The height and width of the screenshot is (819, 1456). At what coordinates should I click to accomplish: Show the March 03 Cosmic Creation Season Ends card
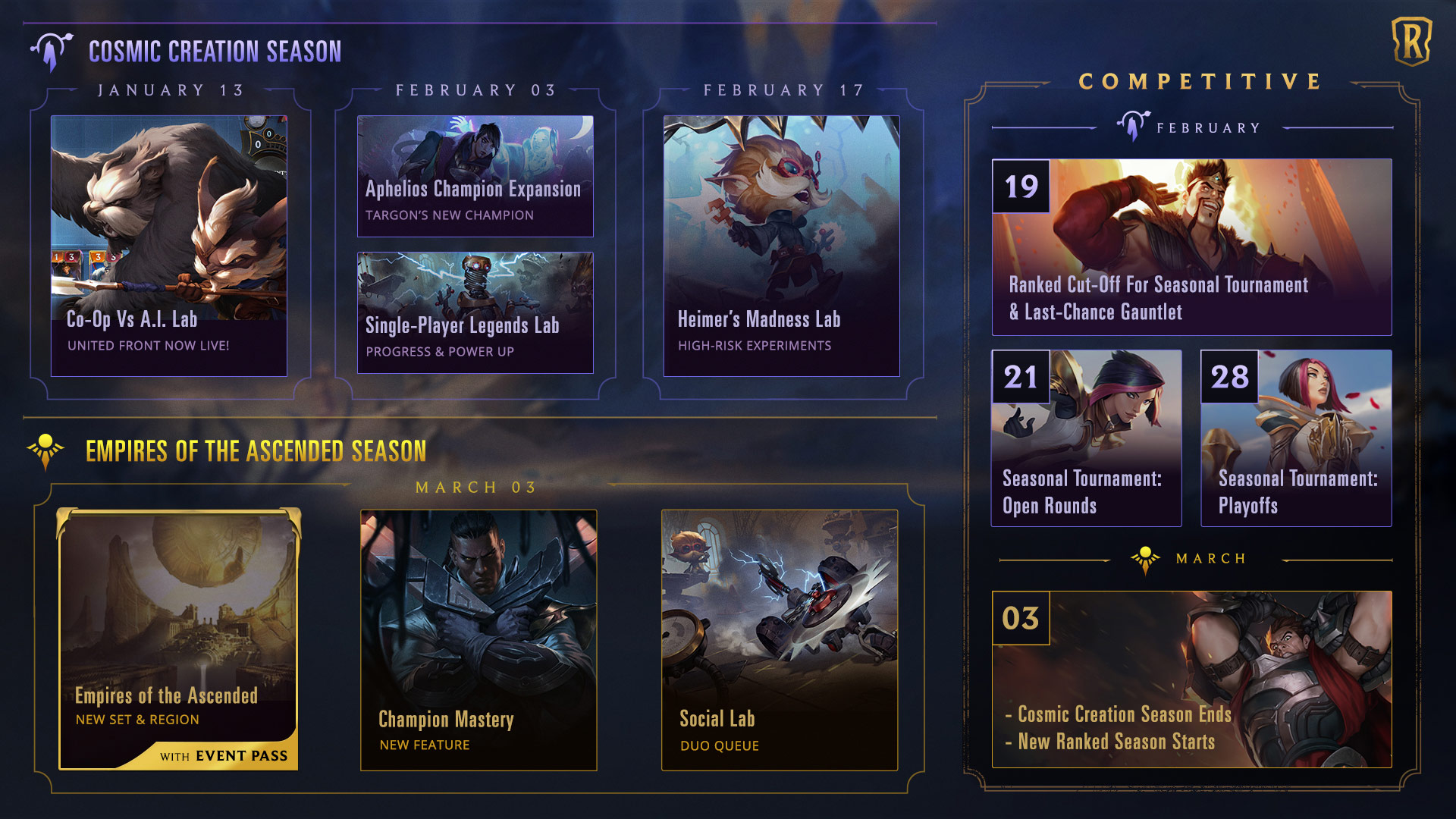coord(1191,679)
